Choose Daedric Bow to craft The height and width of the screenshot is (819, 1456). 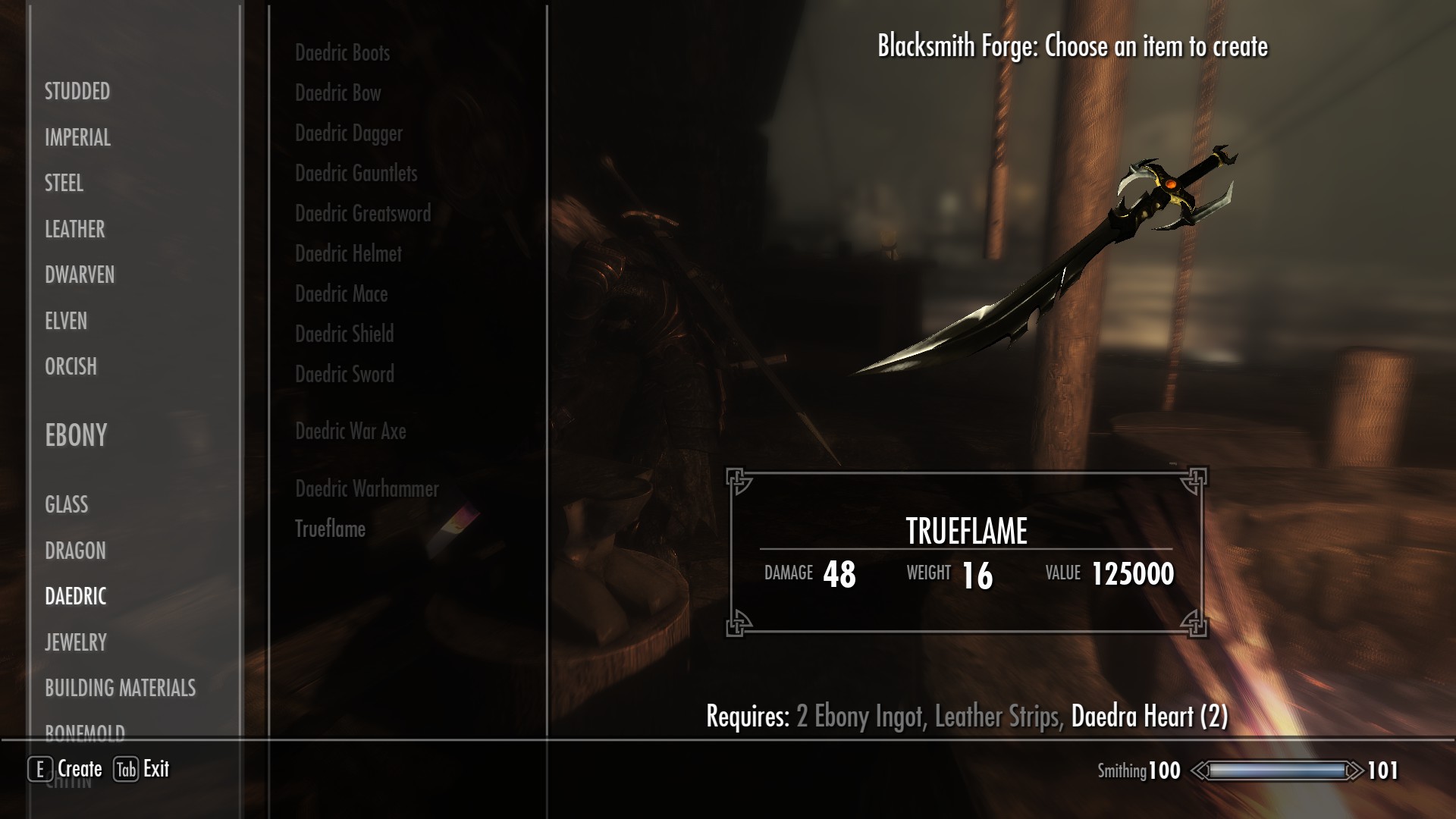click(x=337, y=93)
